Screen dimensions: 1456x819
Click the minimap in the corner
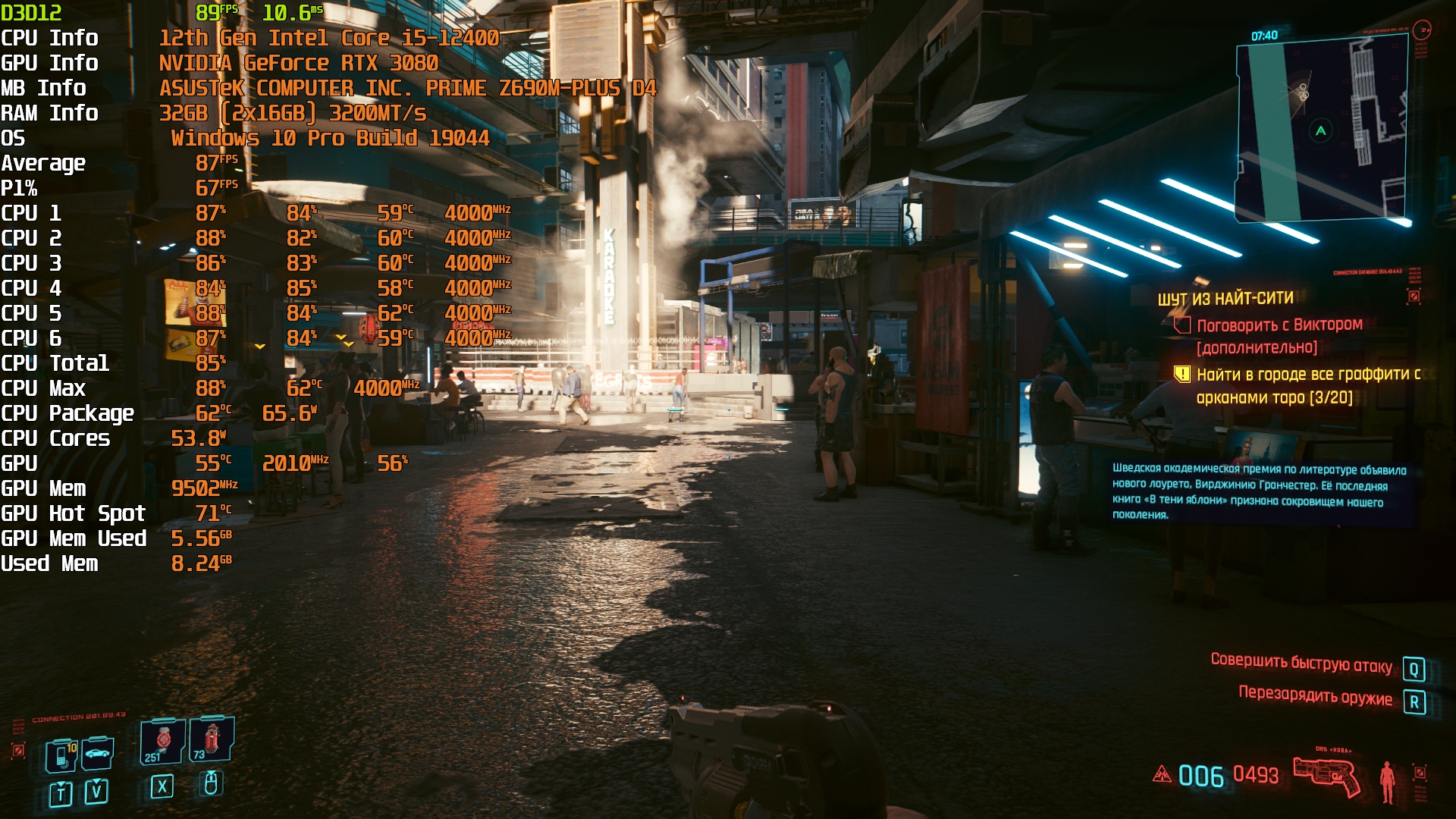pos(1323,130)
